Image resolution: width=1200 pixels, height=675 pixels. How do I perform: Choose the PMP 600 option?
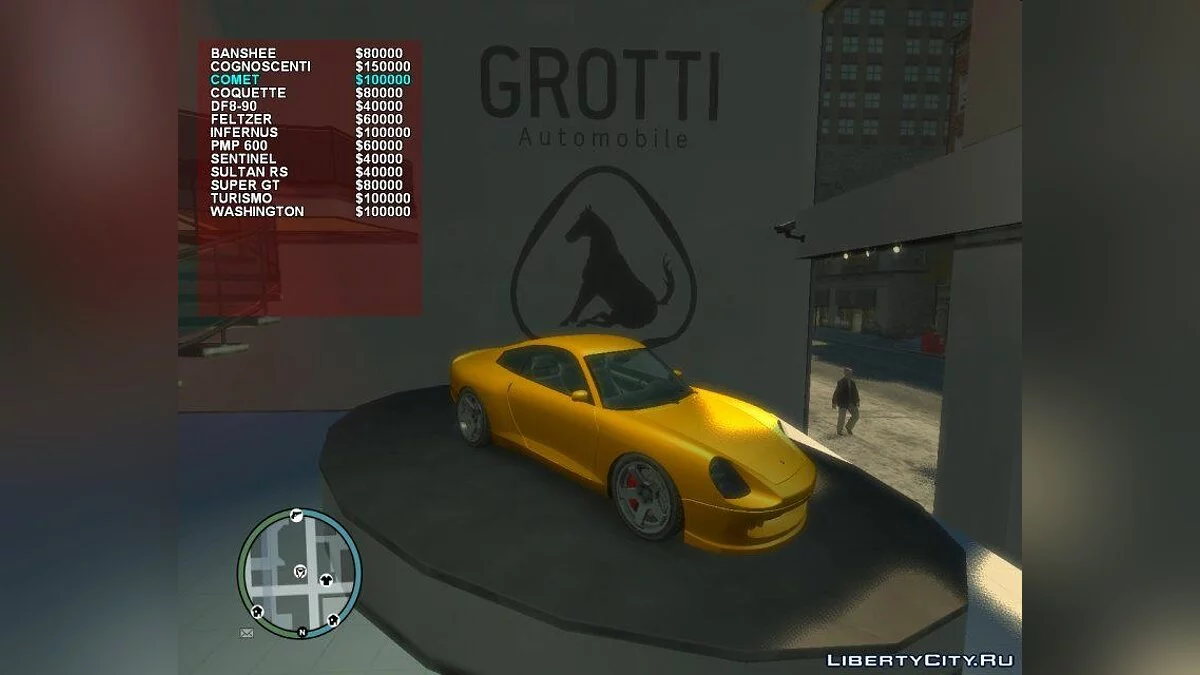pyautogui.click(x=239, y=145)
